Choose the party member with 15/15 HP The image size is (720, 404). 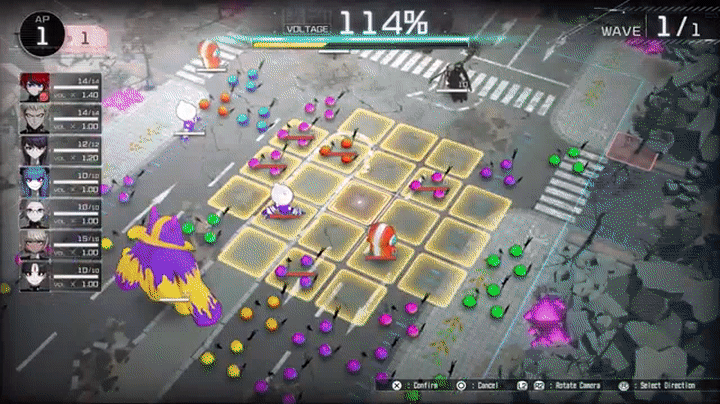pos(34,243)
